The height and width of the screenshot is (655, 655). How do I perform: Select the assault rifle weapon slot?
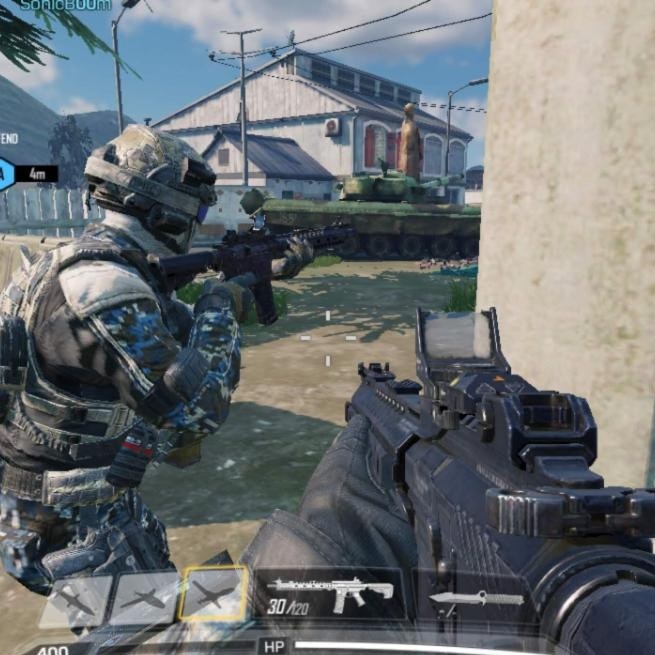[329, 594]
